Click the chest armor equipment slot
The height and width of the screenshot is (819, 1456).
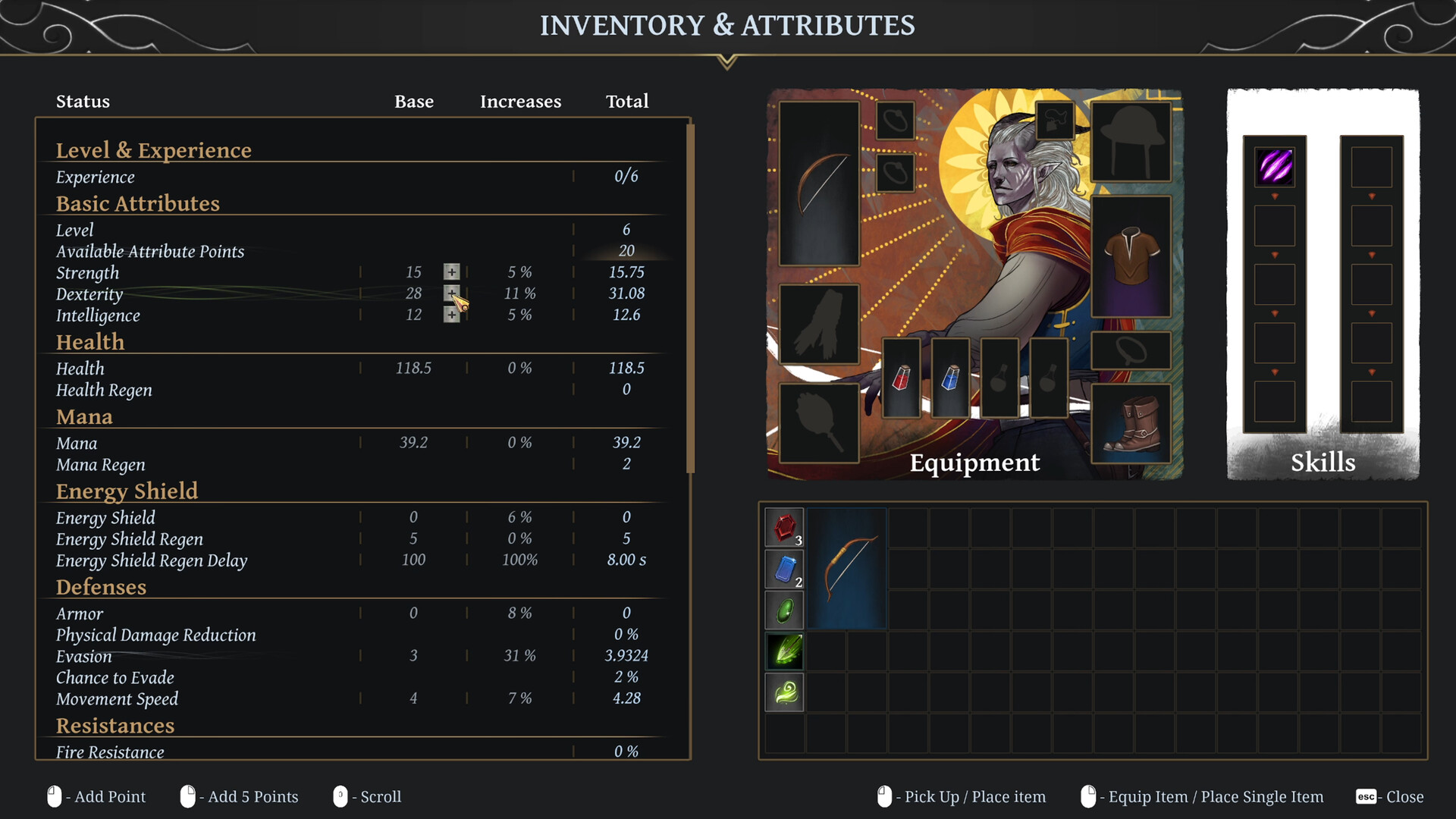point(1132,254)
